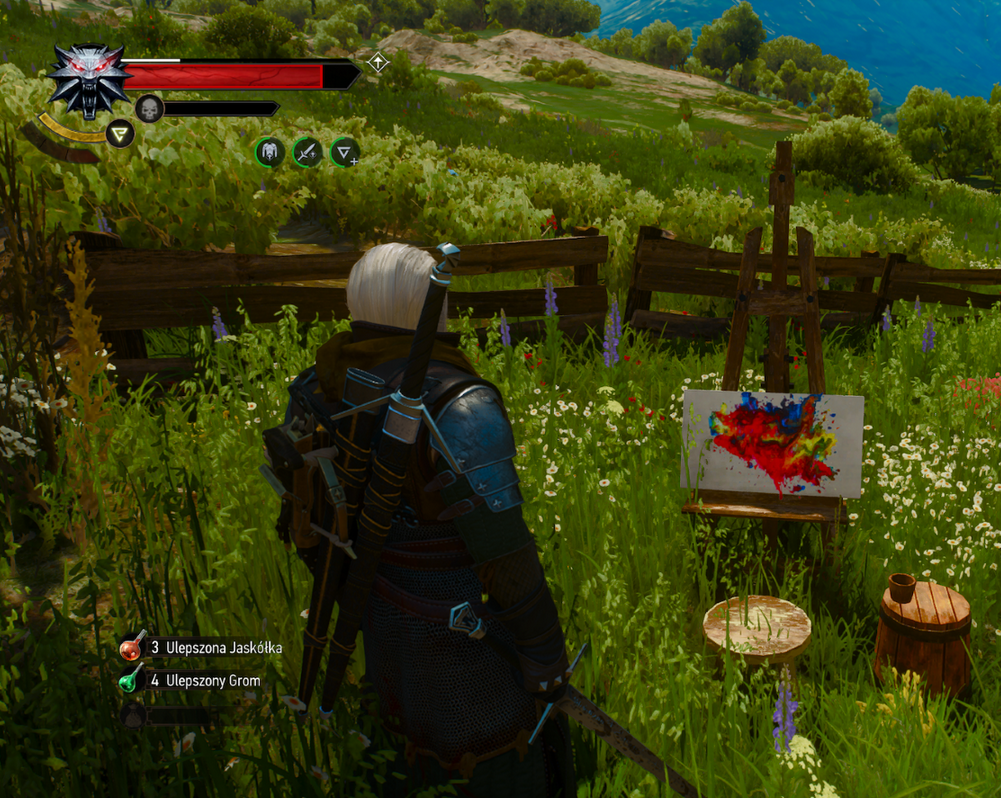Use the Ulepszona Jaskółka potion slot

(132, 647)
